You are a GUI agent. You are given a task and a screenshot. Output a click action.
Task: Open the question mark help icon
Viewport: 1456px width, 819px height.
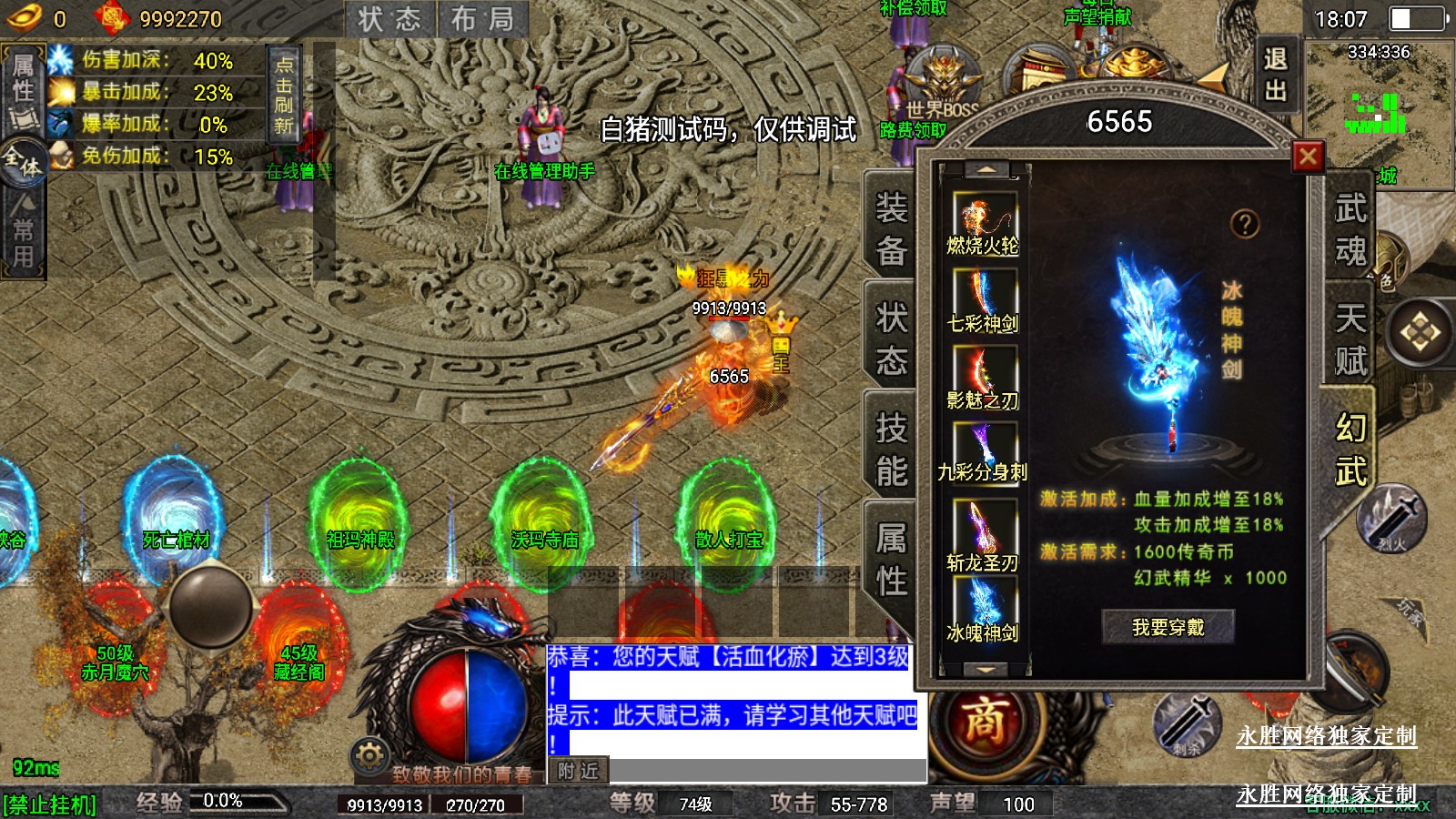1244,224
